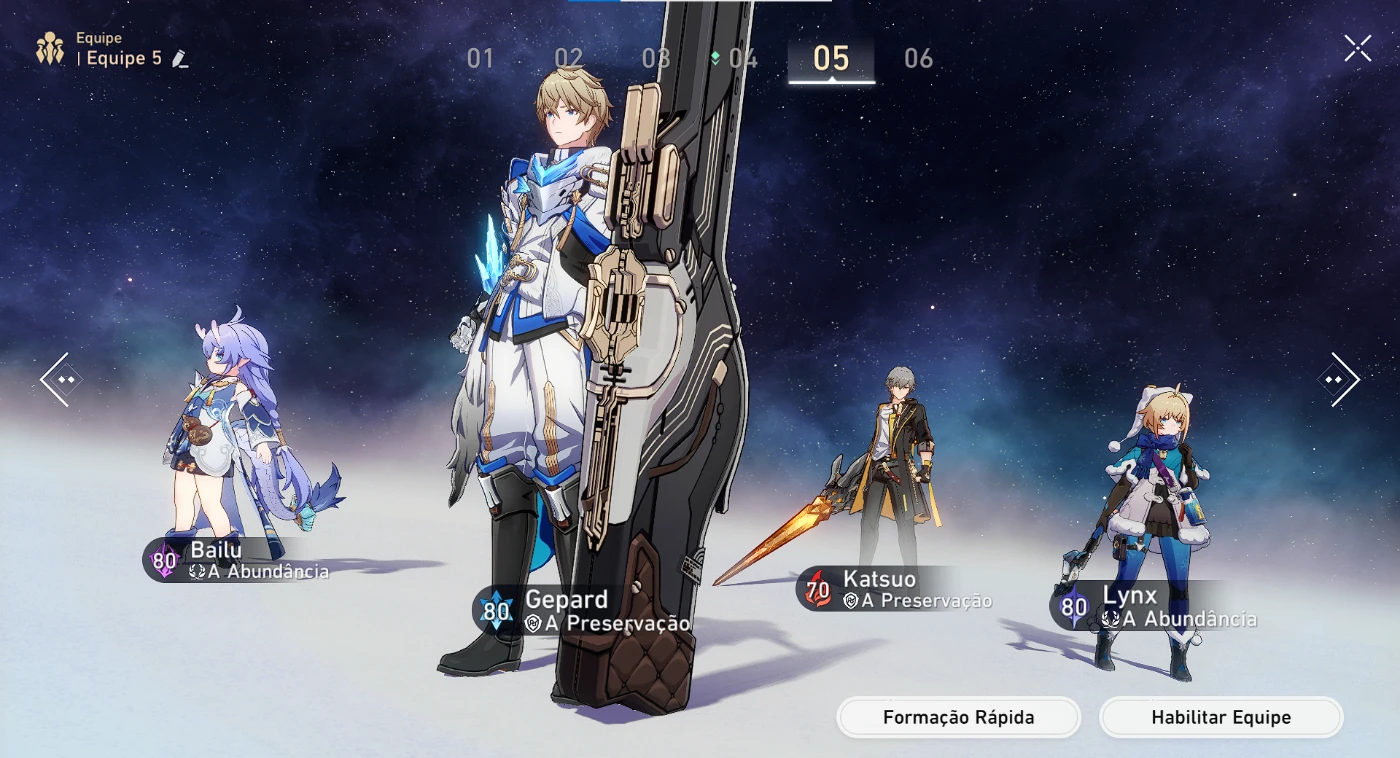Select team tab 03
The height and width of the screenshot is (758, 1400).
(x=656, y=59)
